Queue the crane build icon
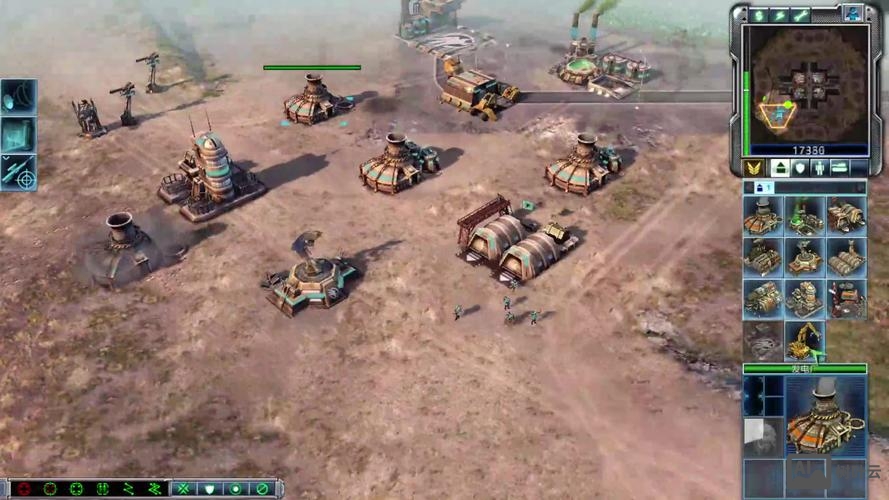Image resolution: width=889 pixels, height=500 pixels. (804, 341)
